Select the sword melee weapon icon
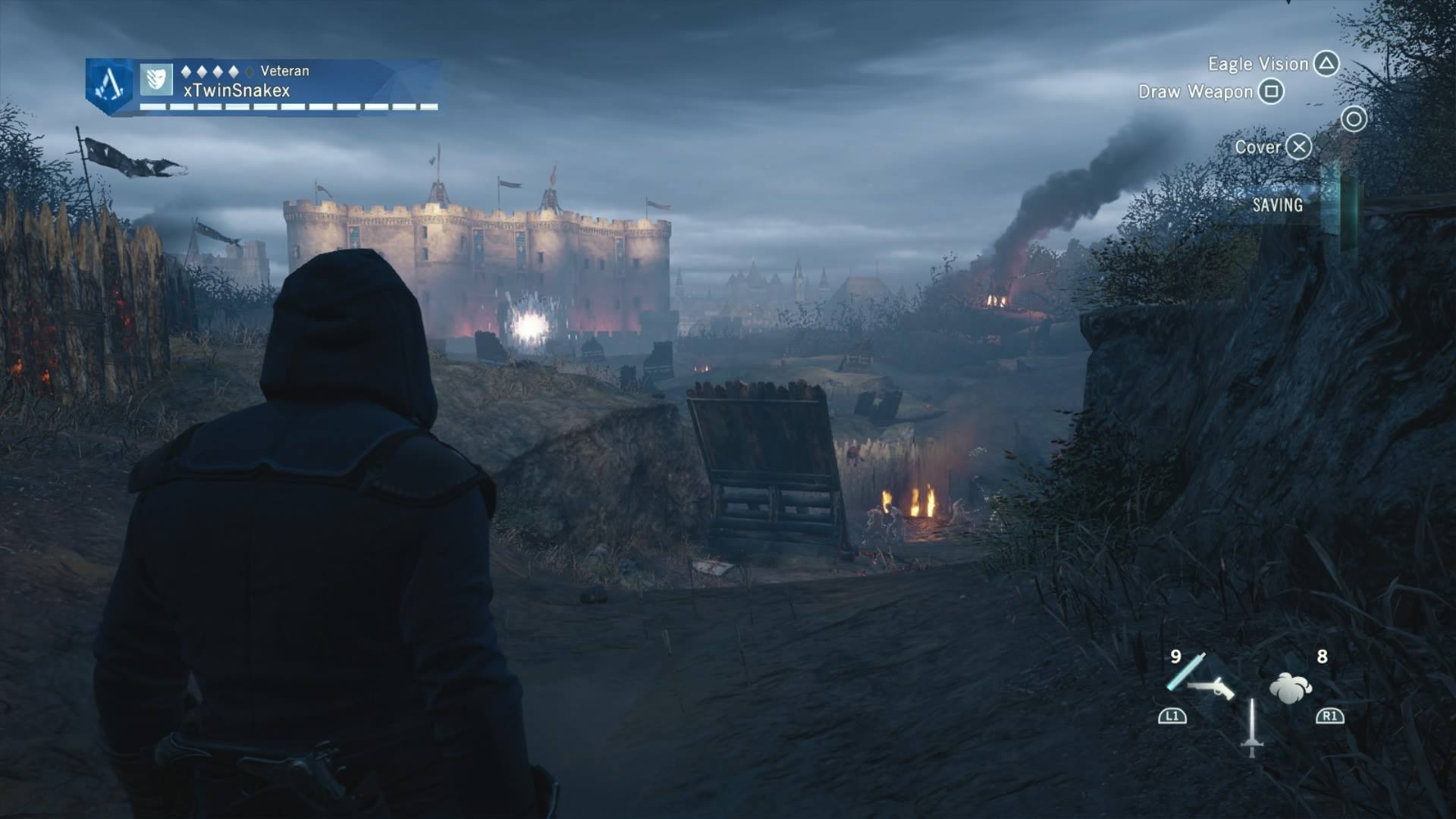Image resolution: width=1456 pixels, height=819 pixels. coord(1251,728)
